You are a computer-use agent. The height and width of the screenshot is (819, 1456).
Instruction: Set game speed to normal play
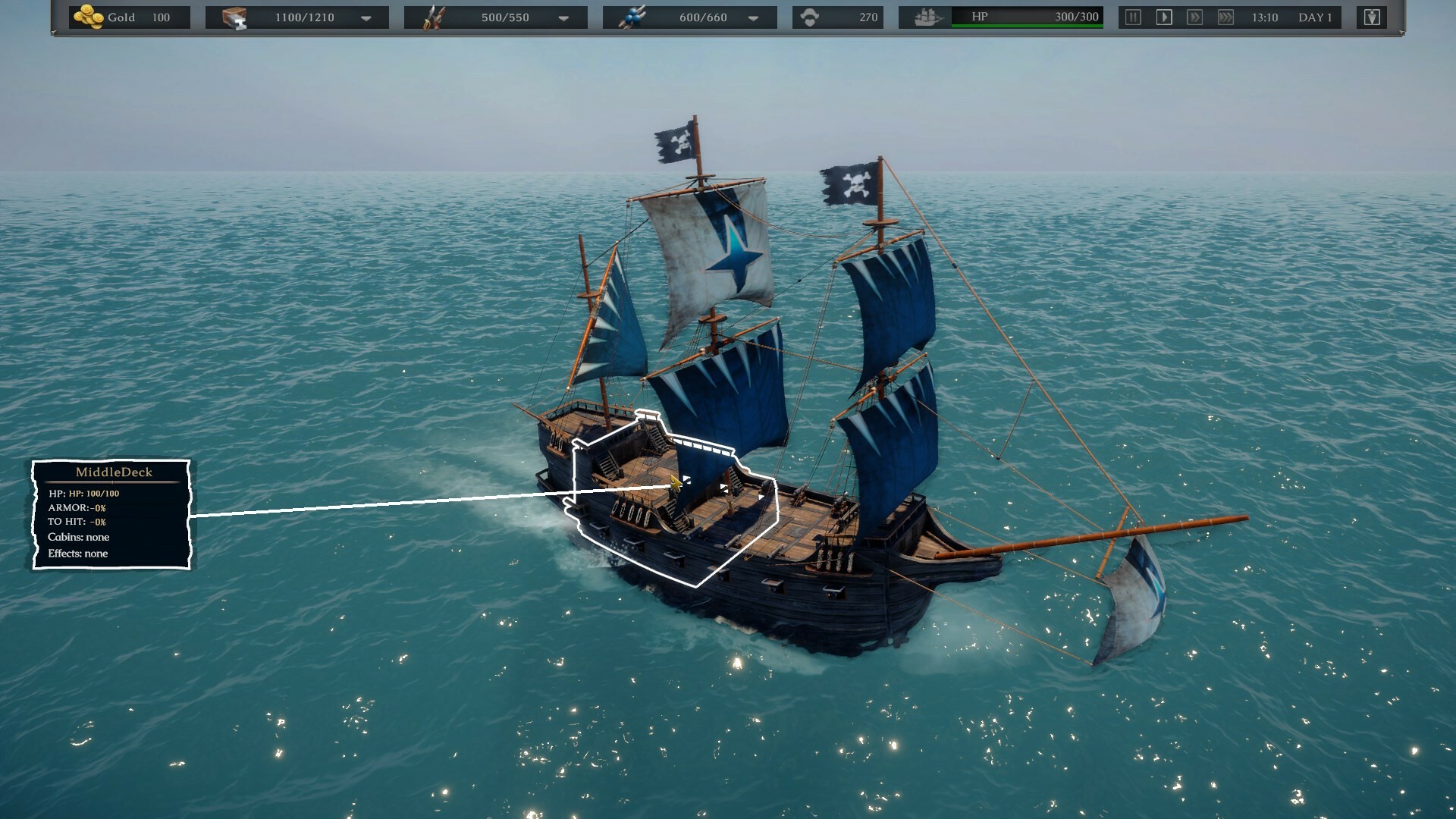click(1164, 17)
